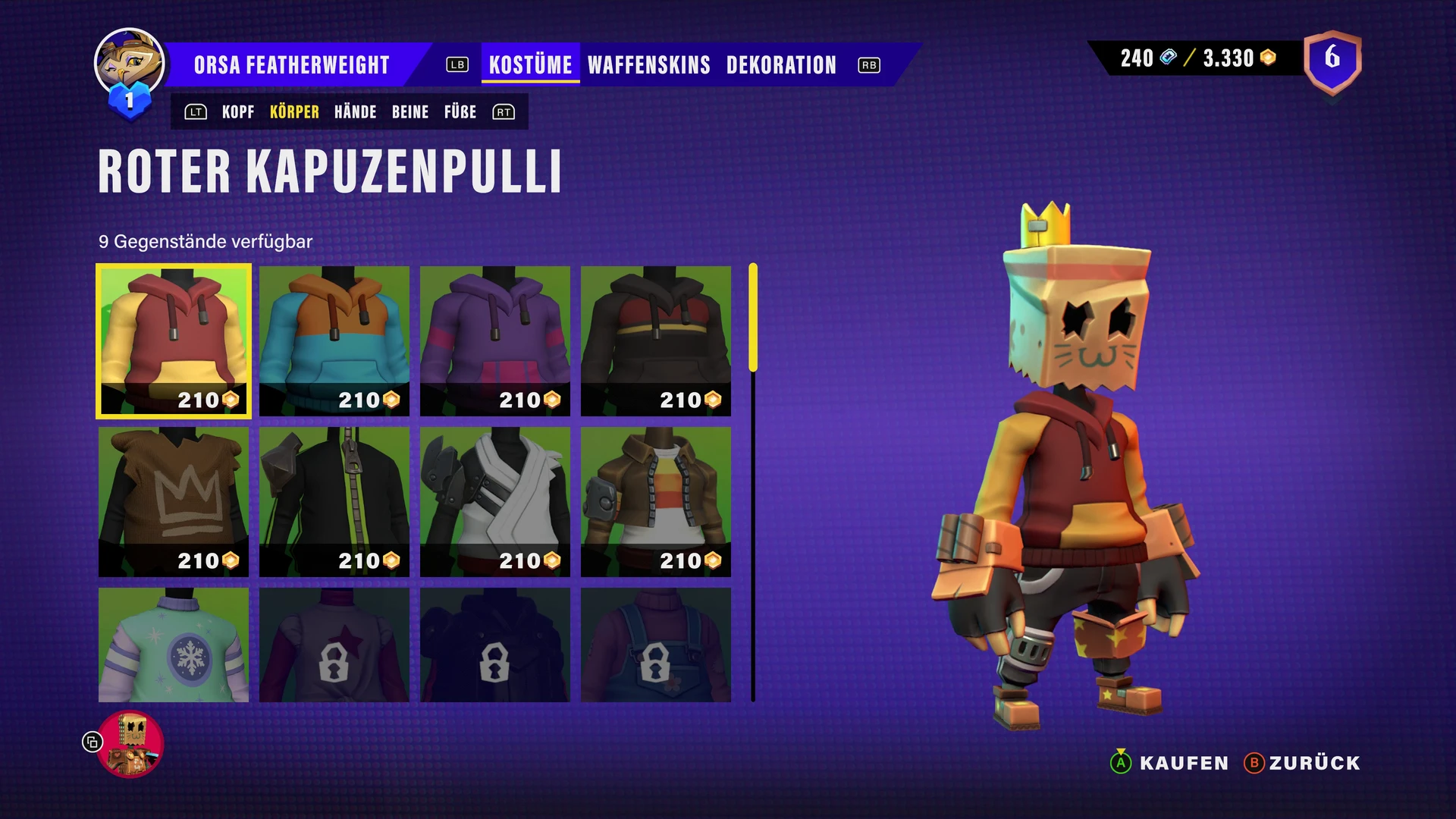The width and height of the screenshot is (1456, 819).
Task: Choose the brown crown vest
Action: tap(174, 501)
